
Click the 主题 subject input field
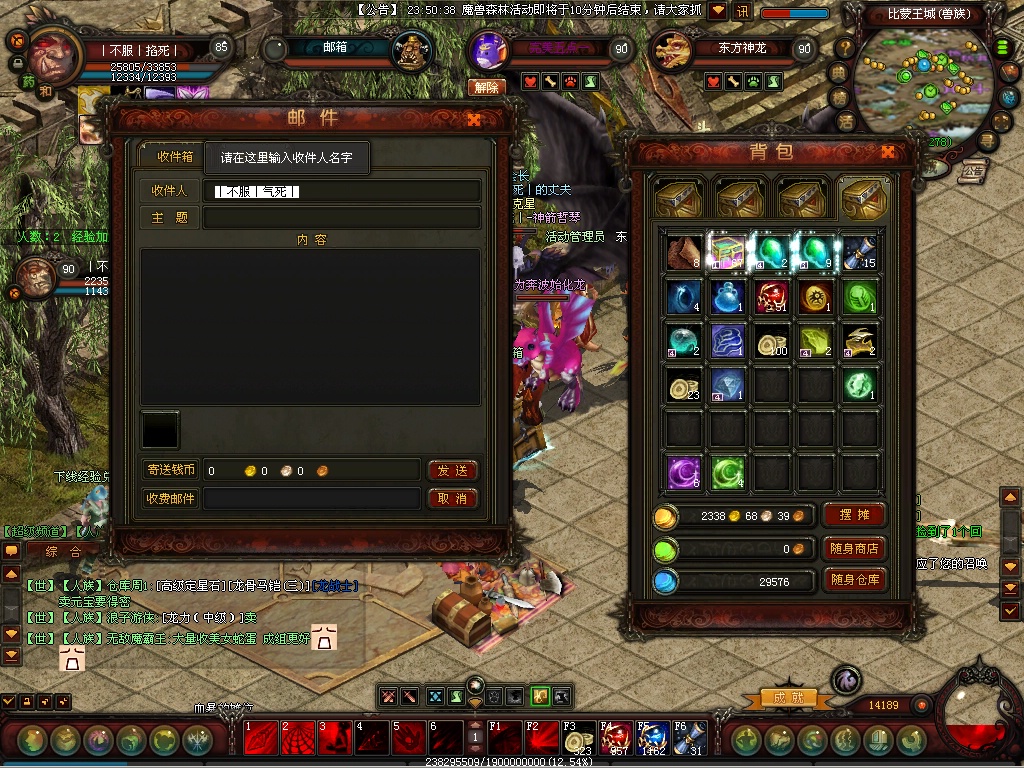(x=342, y=217)
